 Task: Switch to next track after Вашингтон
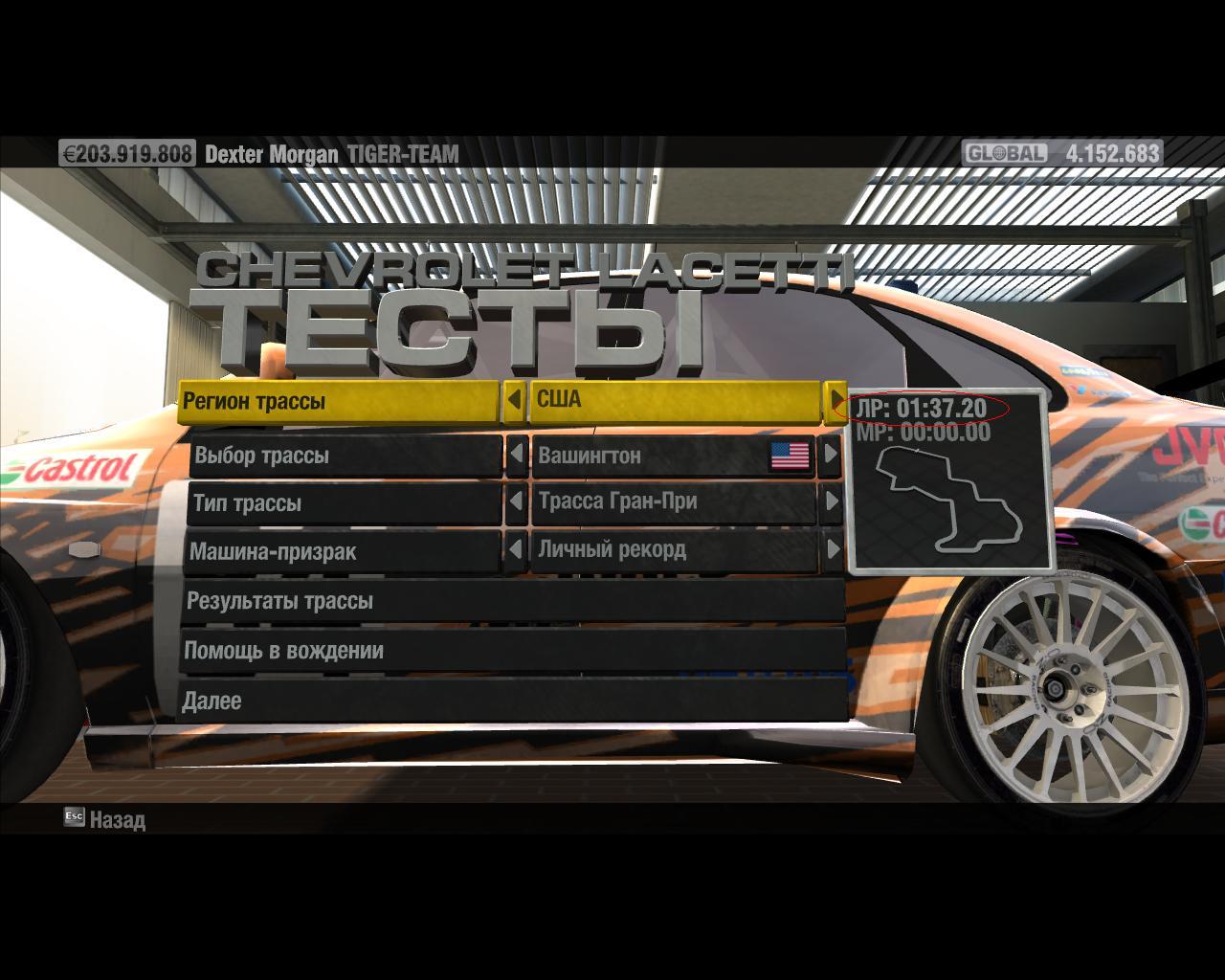tap(830, 455)
